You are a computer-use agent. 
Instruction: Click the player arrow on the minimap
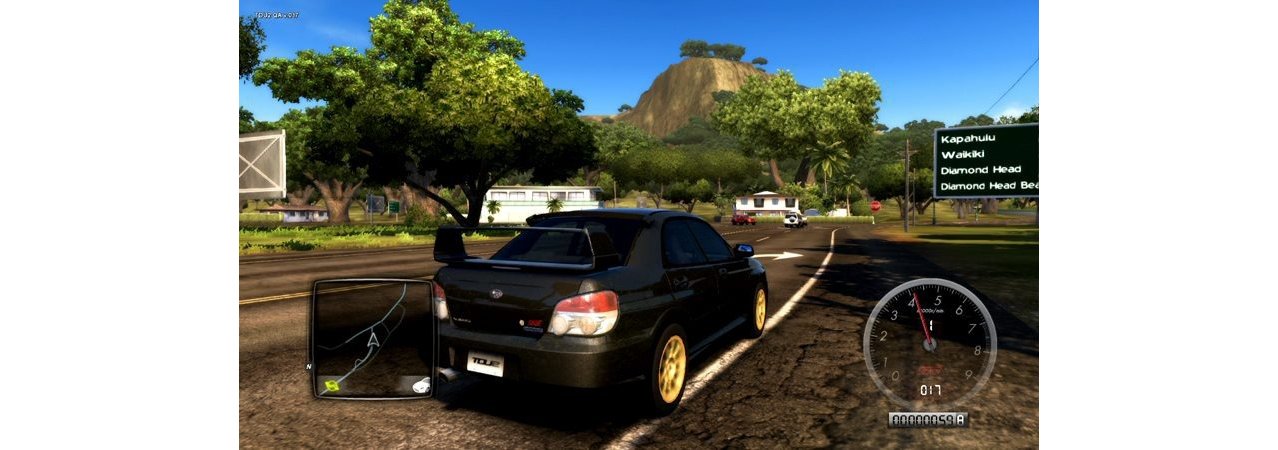point(373,340)
